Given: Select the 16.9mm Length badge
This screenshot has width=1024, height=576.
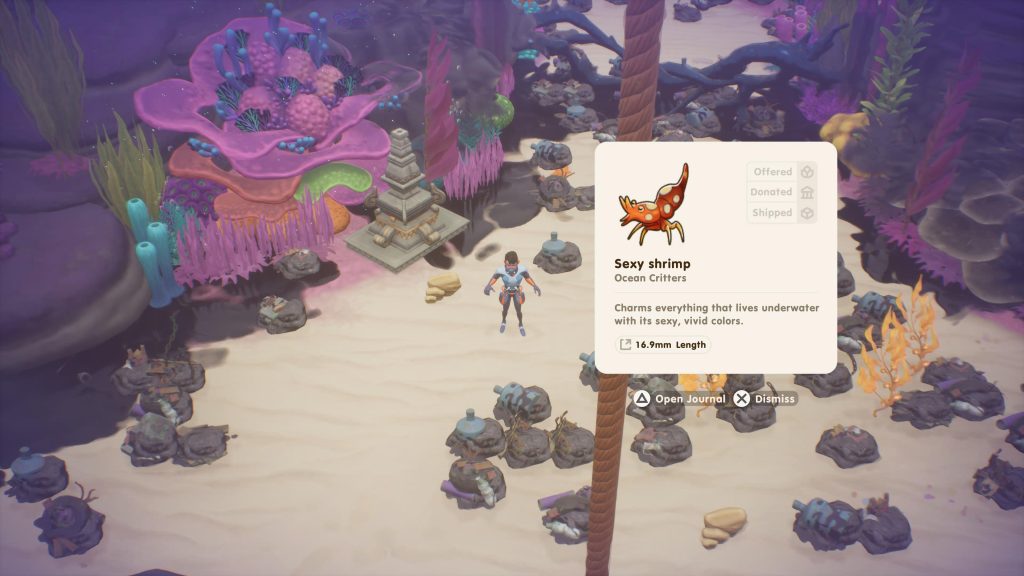Looking at the screenshot, I should 662,345.
